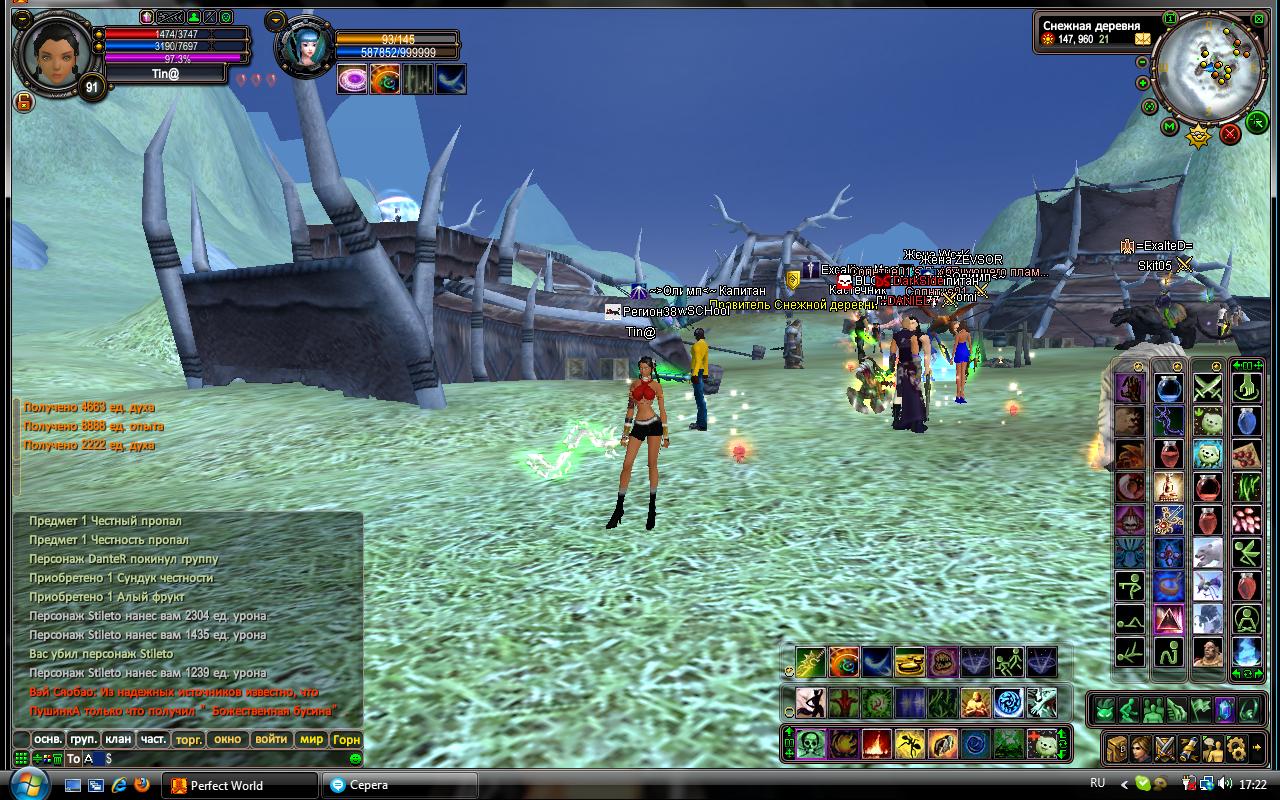Activate the green skull skill
The height and width of the screenshot is (800, 1280).
tap(811, 744)
